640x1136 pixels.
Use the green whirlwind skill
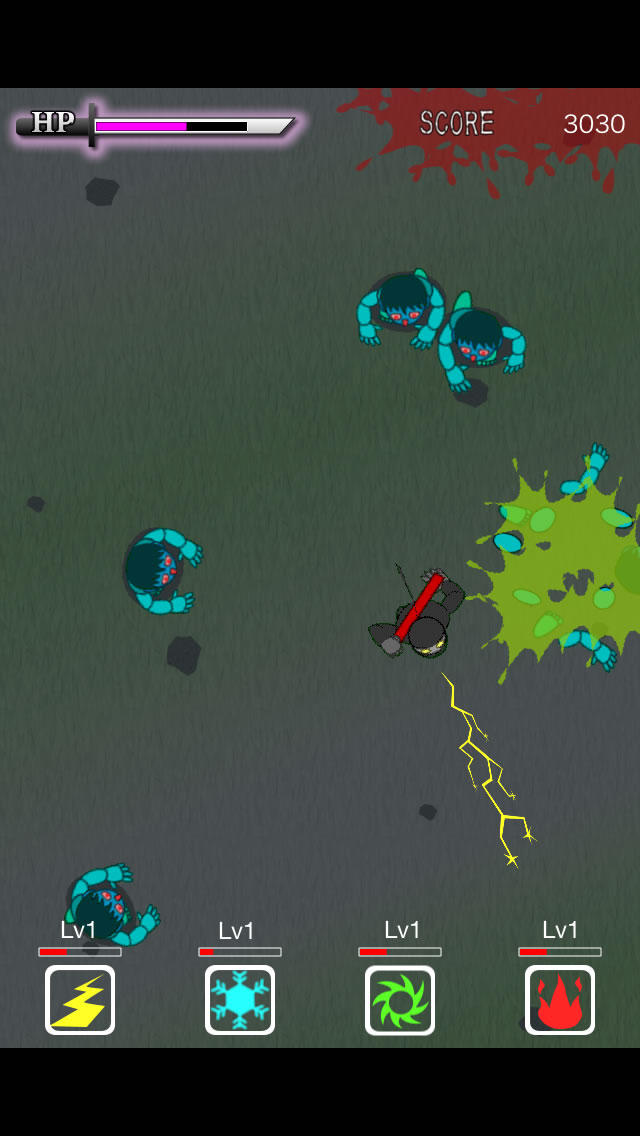(x=400, y=999)
